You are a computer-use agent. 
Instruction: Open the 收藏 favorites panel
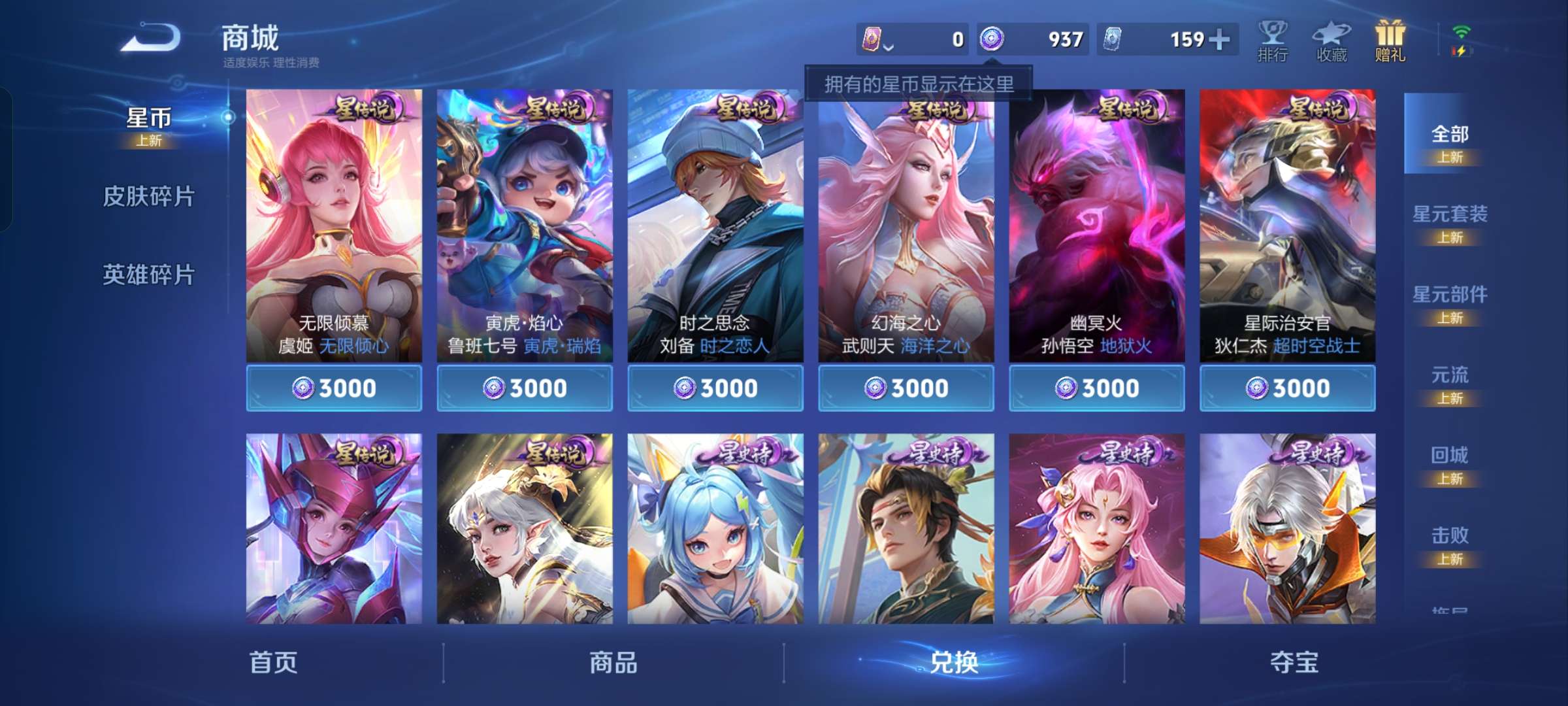[x=1331, y=41]
